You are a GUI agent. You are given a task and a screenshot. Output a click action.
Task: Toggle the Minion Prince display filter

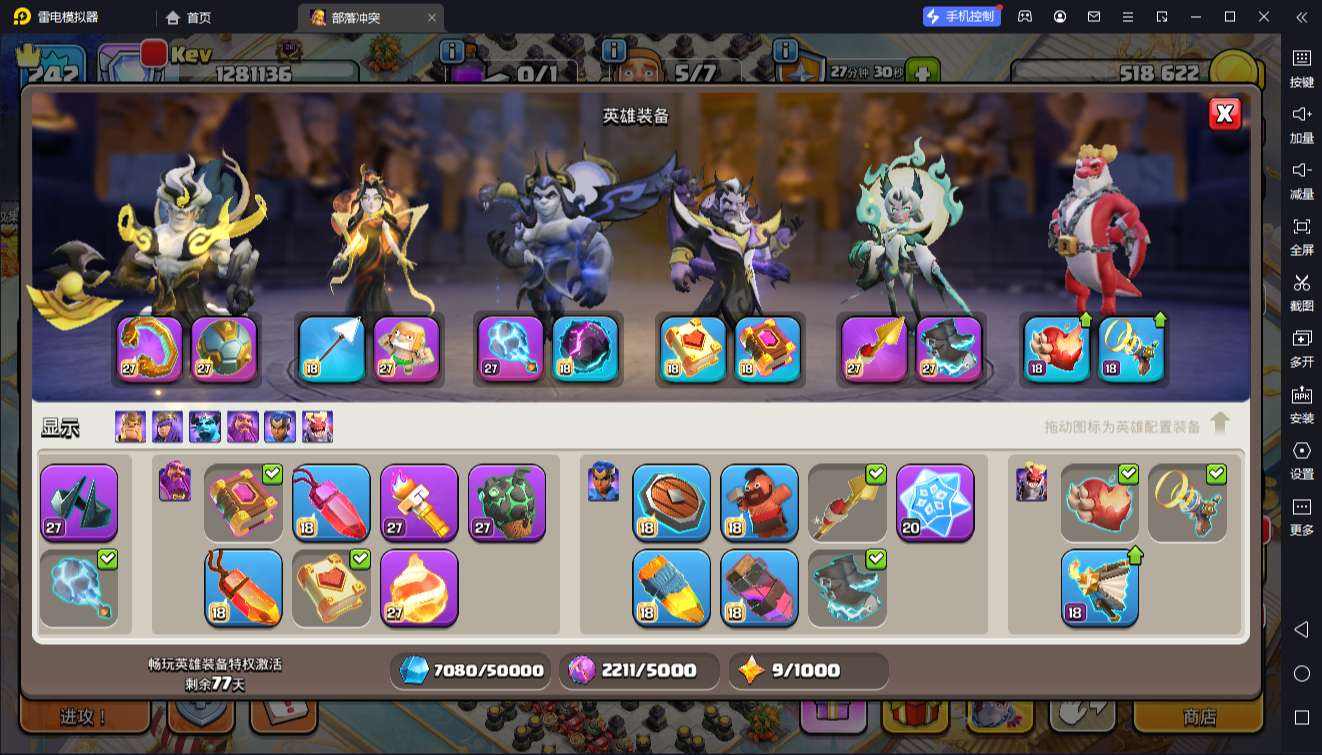(x=205, y=427)
